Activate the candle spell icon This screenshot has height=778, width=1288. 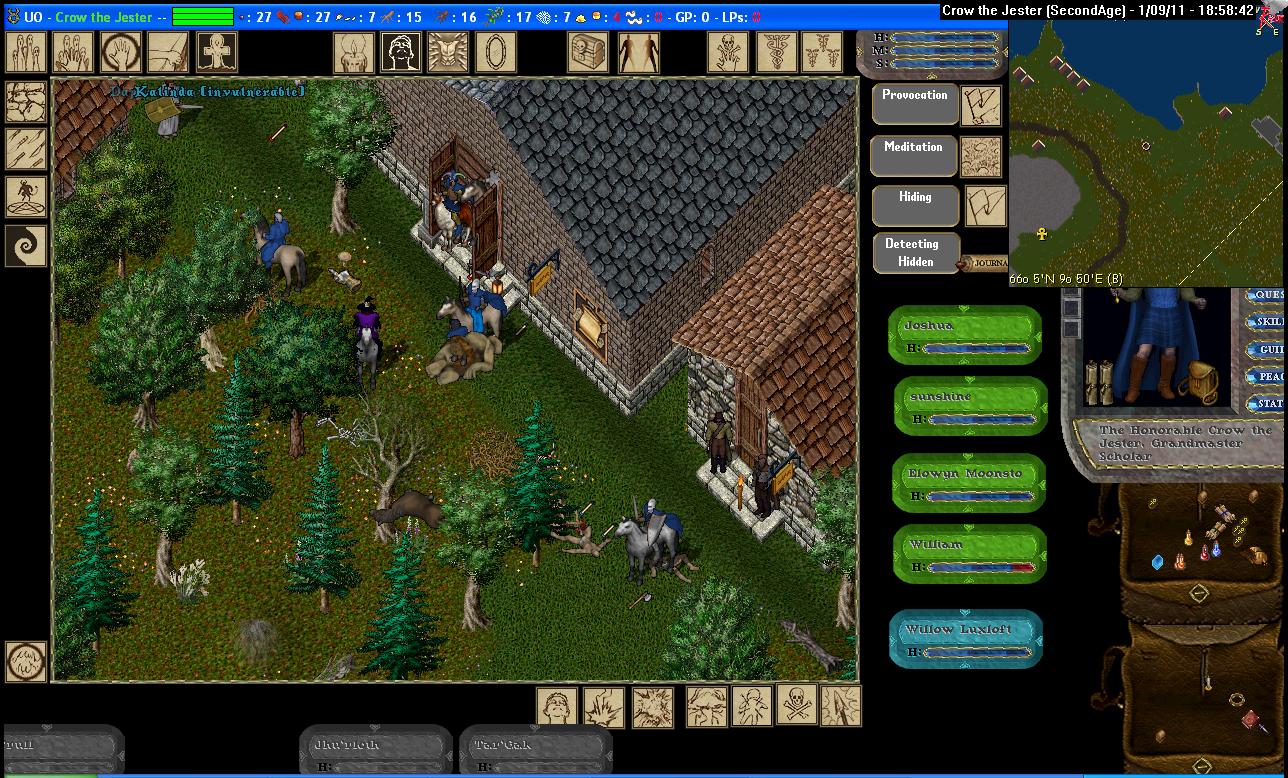pos(353,52)
